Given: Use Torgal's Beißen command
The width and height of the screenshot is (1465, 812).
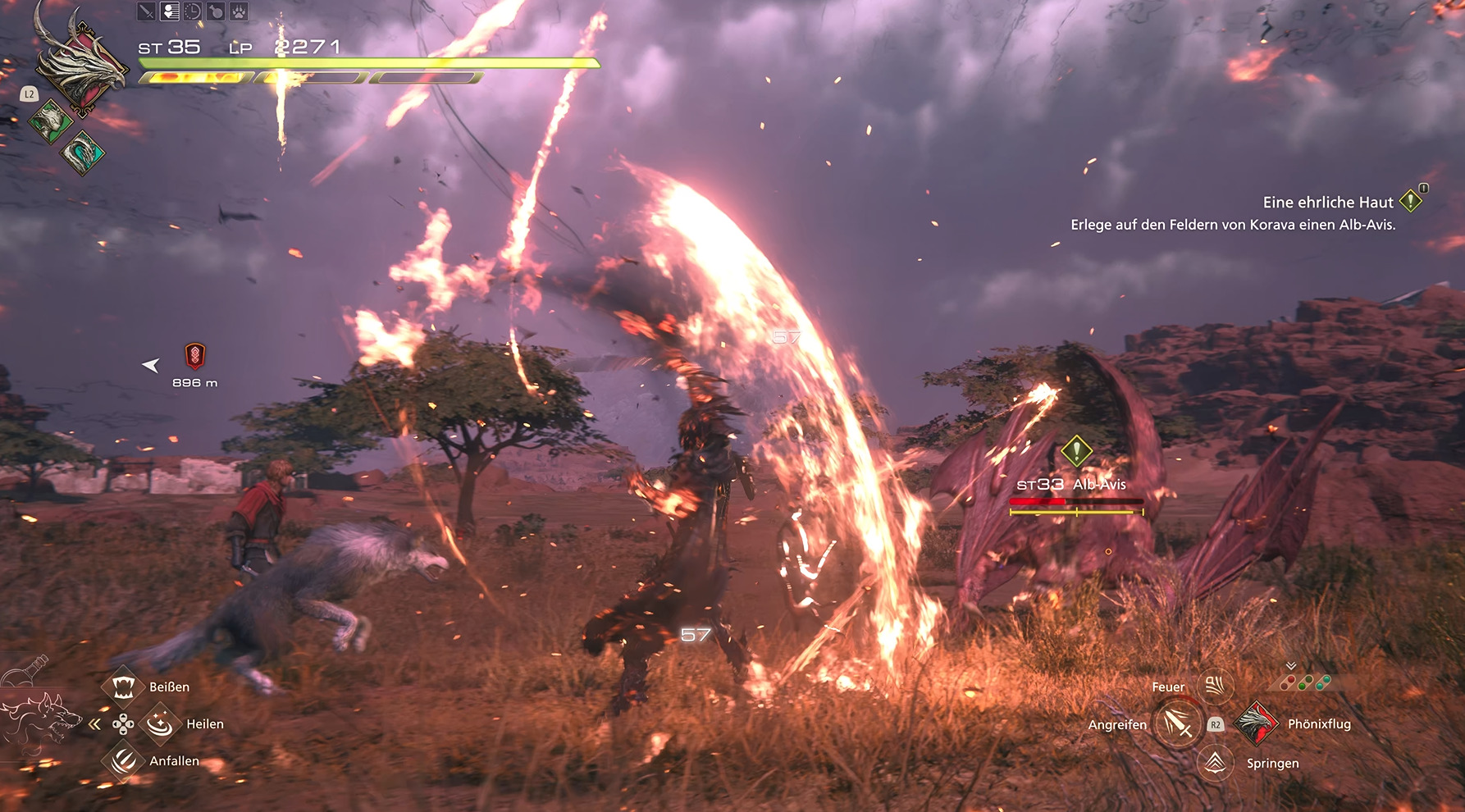Looking at the screenshot, I should click(x=123, y=687).
